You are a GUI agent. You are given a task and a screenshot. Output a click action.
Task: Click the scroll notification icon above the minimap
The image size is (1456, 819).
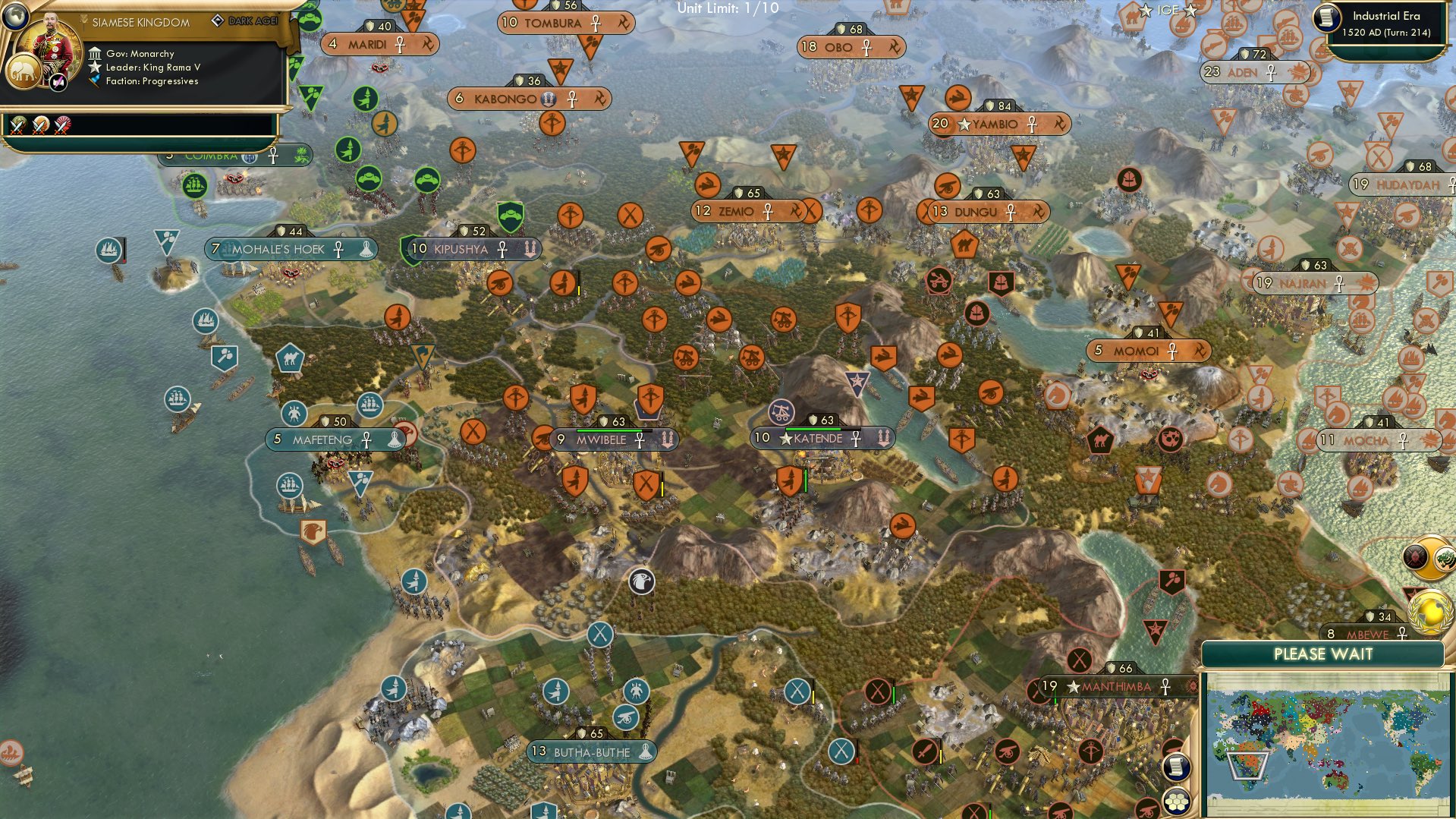(1177, 768)
